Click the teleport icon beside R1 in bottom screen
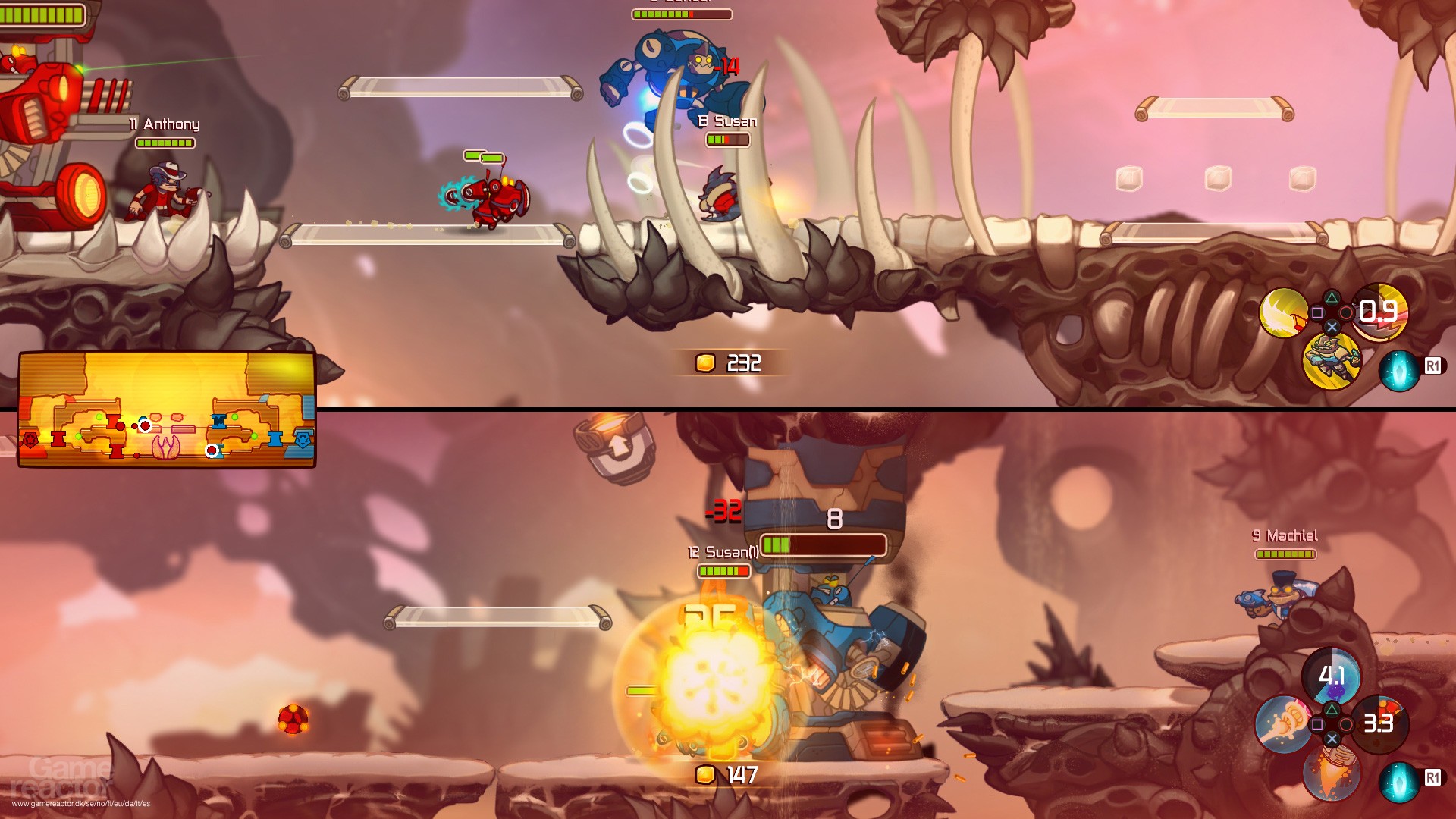The height and width of the screenshot is (819, 1456). click(1399, 783)
